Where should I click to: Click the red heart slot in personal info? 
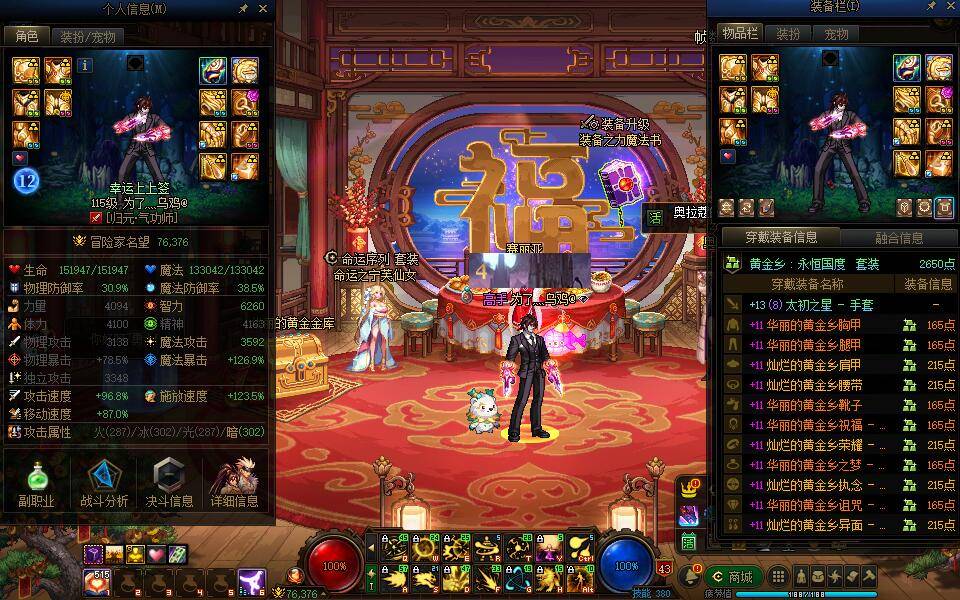coord(19,157)
